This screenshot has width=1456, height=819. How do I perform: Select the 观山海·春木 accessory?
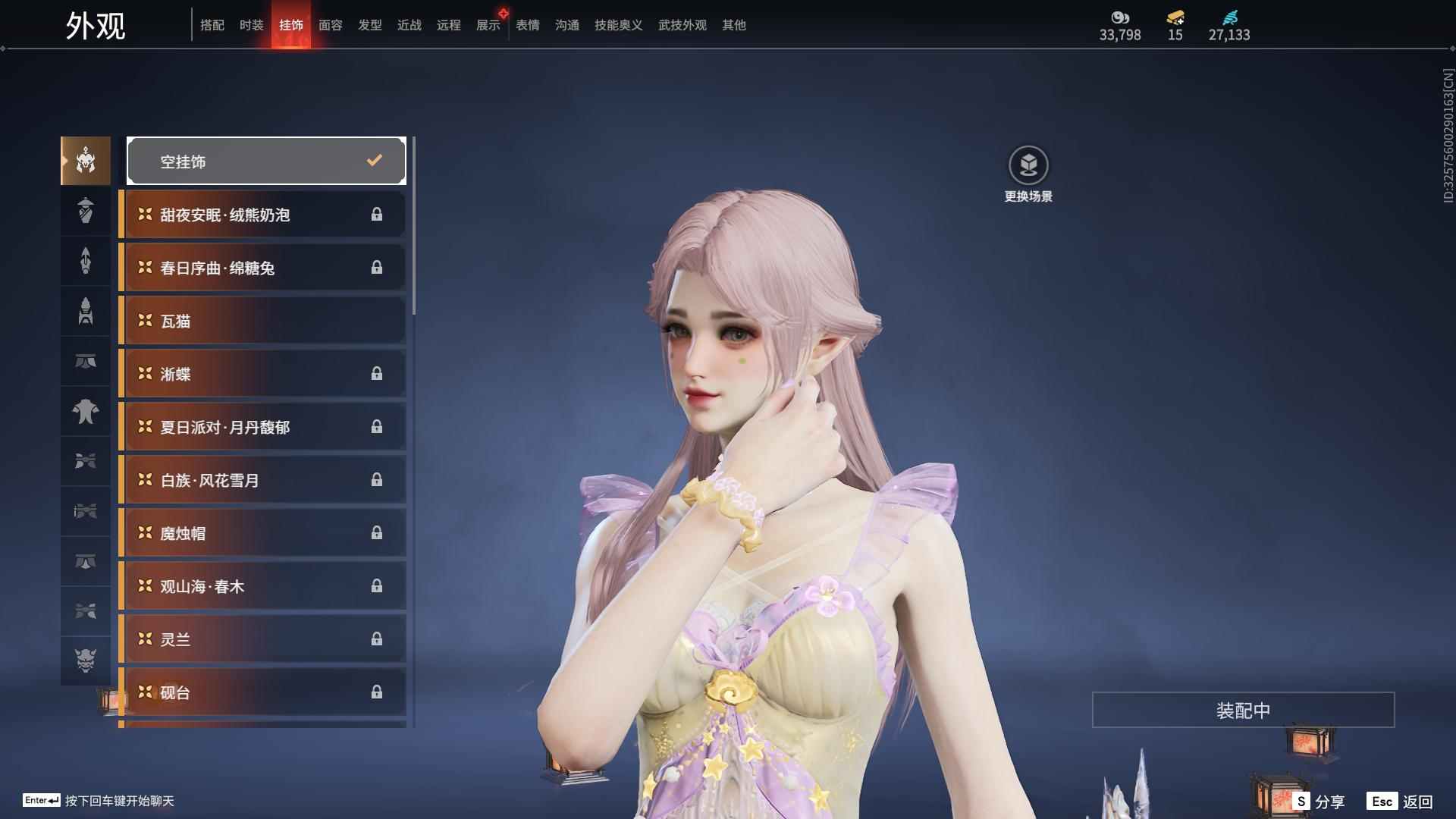262,586
